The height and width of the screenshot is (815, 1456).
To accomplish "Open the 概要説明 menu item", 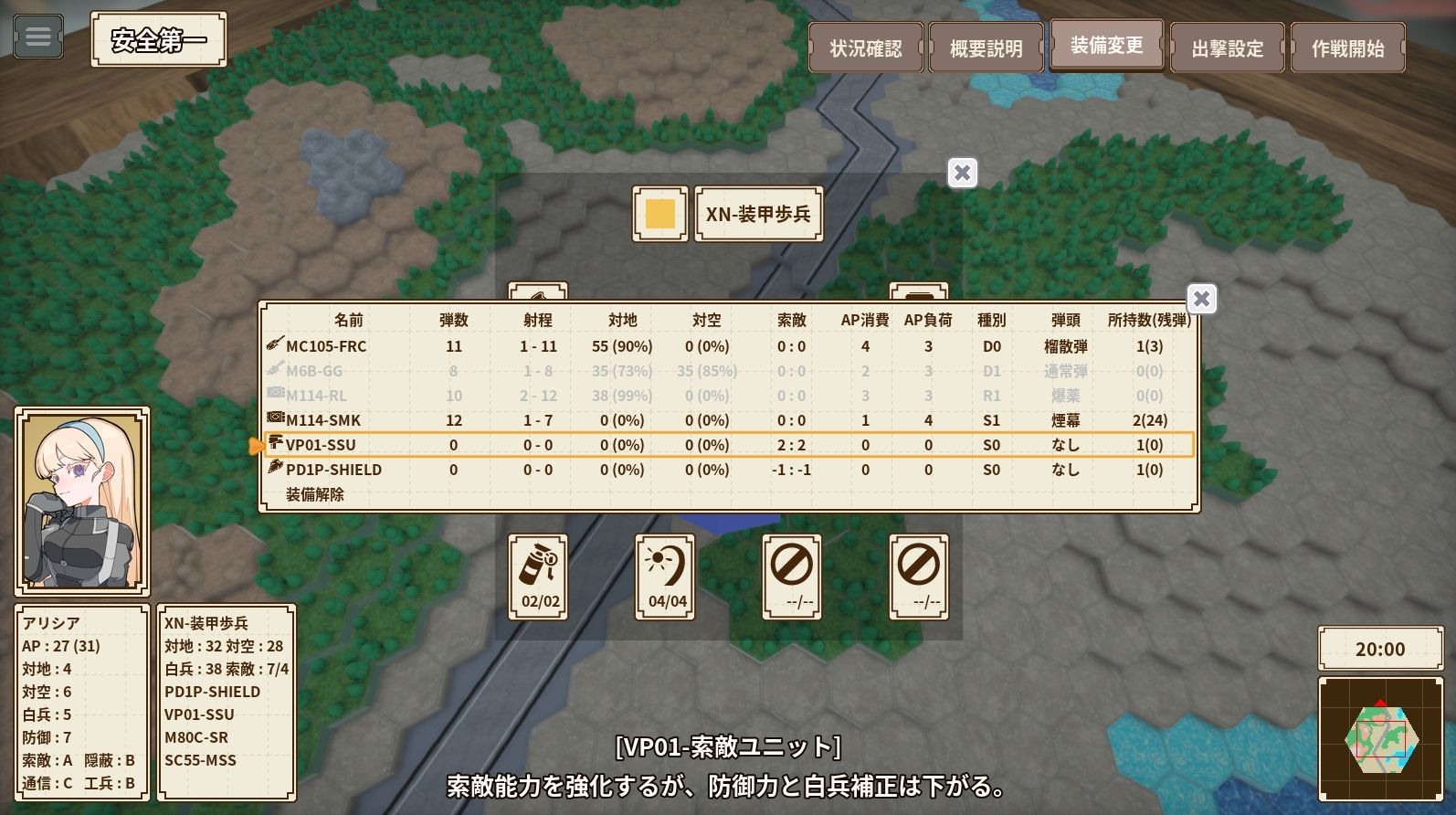I will coord(986,47).
